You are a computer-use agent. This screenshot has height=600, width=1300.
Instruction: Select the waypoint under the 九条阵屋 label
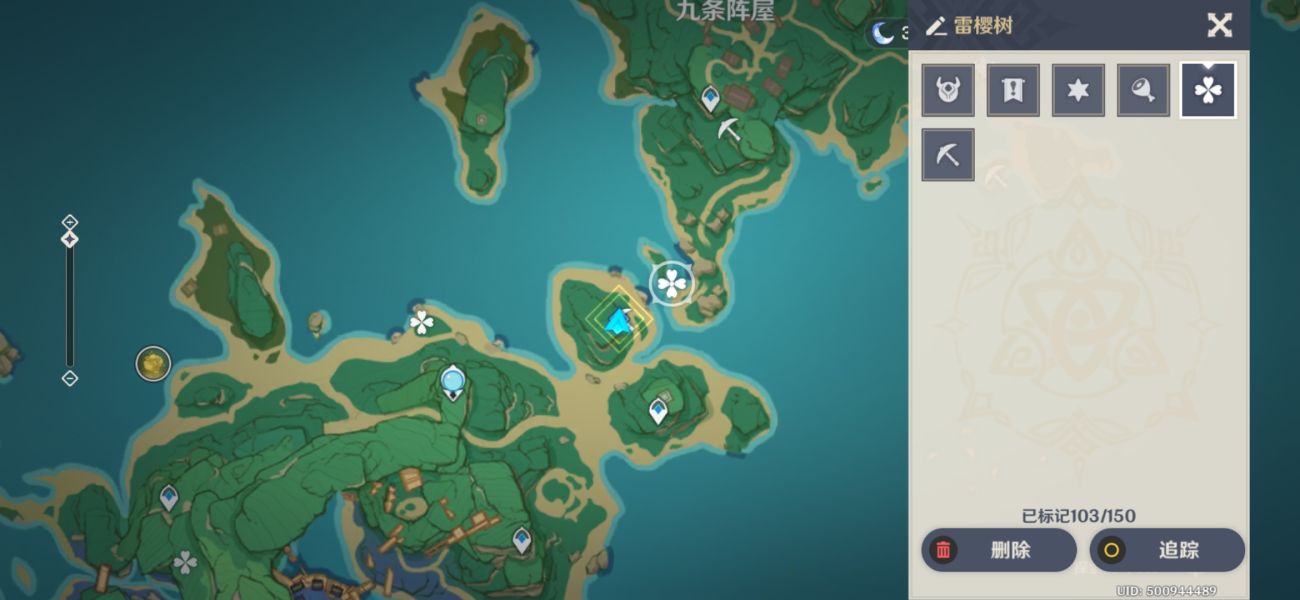(x=711, y=98)
